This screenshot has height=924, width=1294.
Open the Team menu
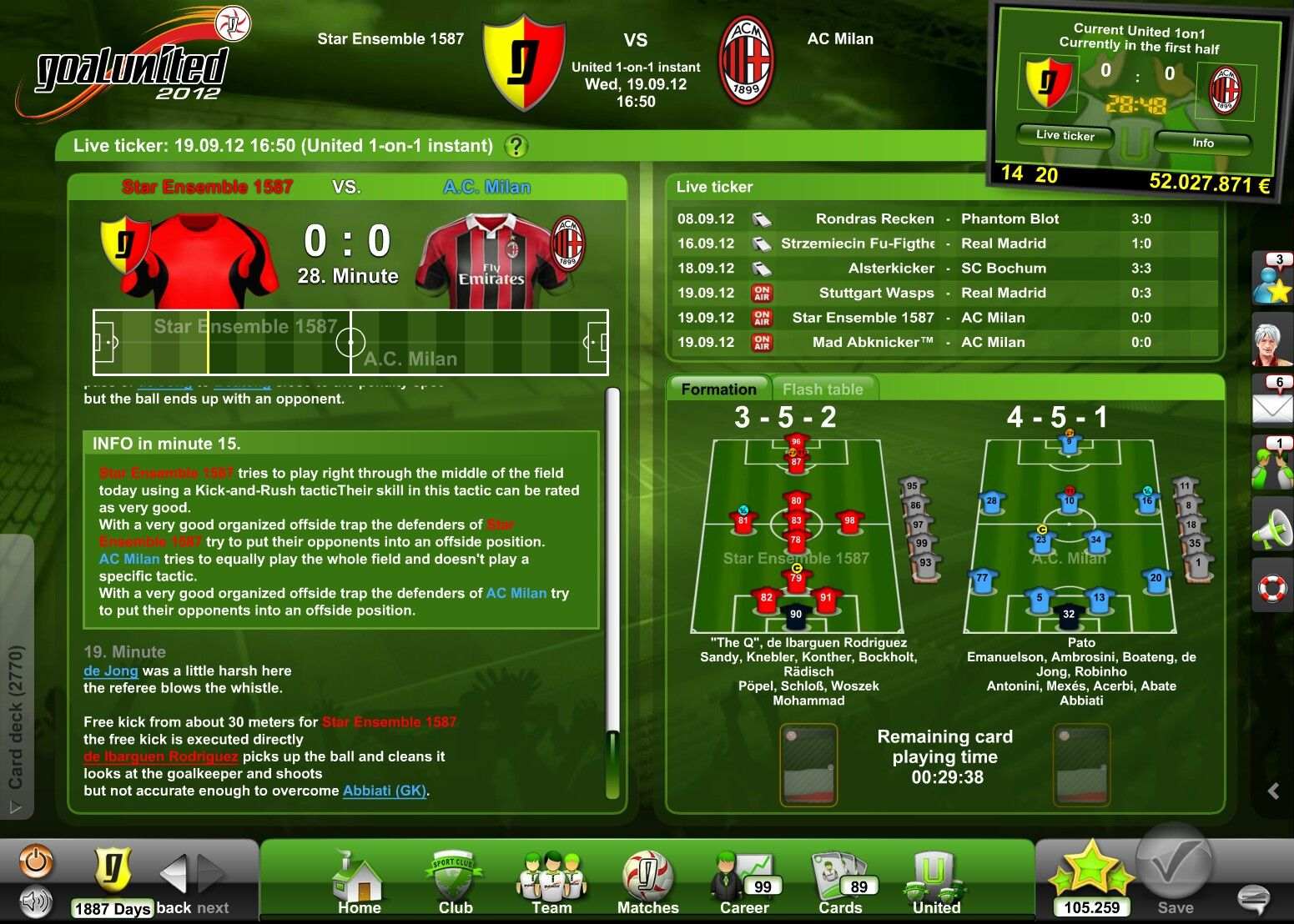tap(551, 884)
